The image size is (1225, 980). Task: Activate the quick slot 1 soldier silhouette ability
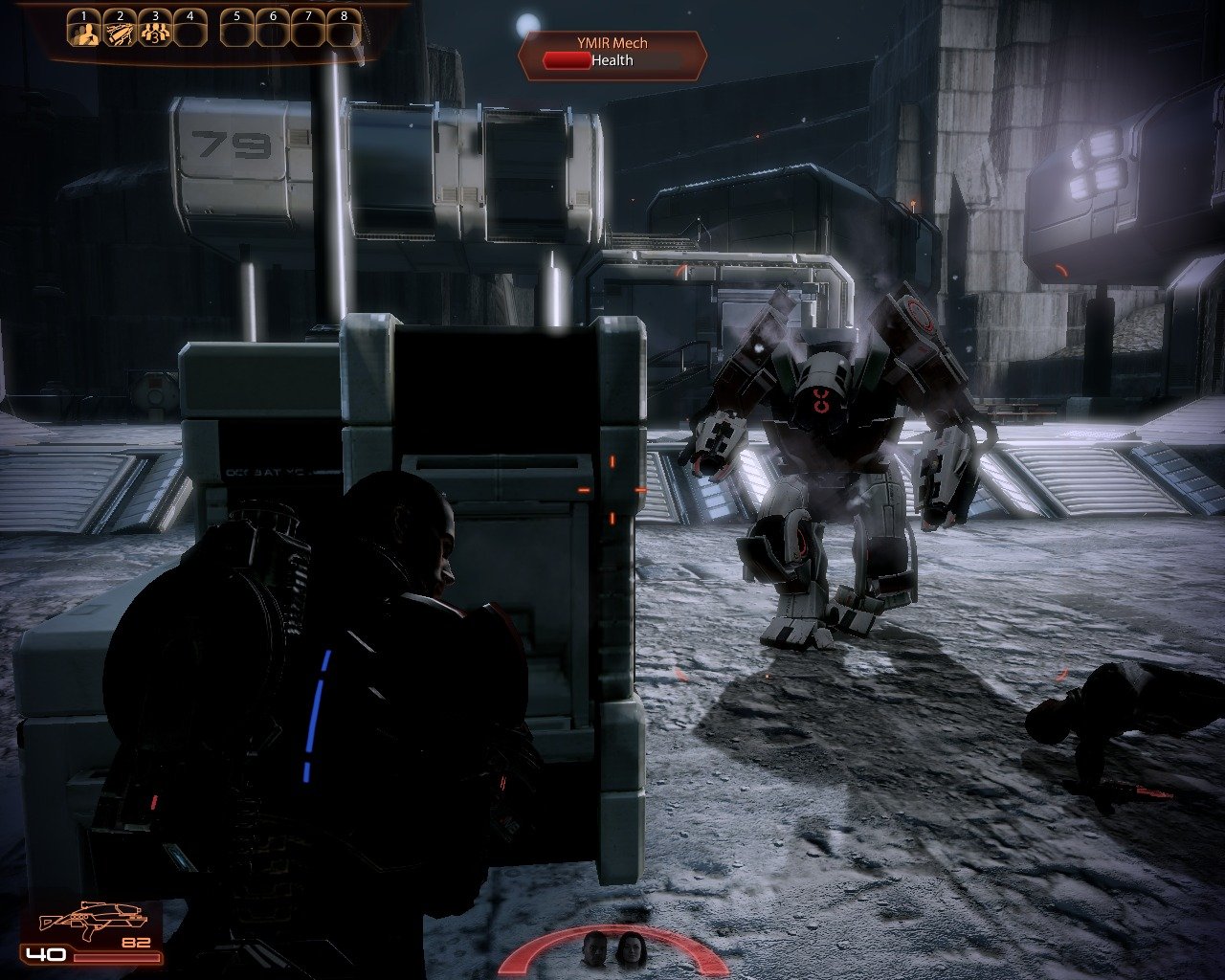[x=84, y=33]
